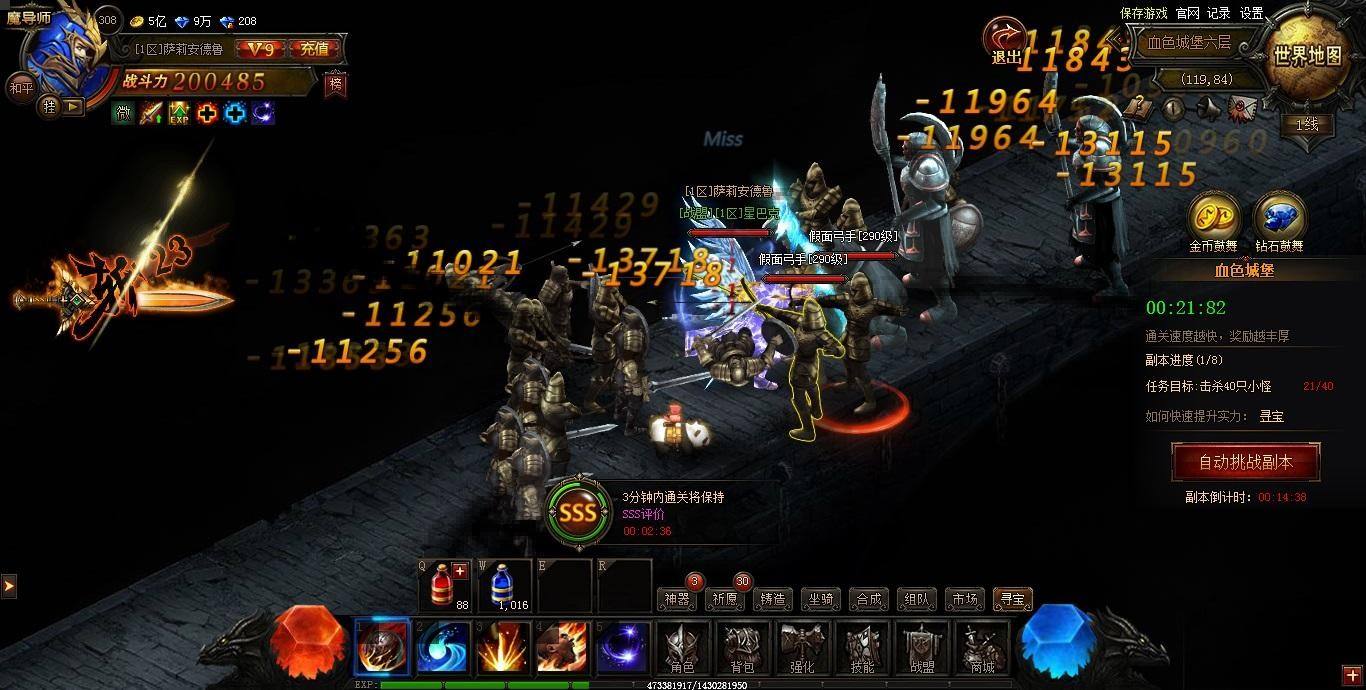
Task: Open the 背包 backpack inventory
Action: pos(742,648)
